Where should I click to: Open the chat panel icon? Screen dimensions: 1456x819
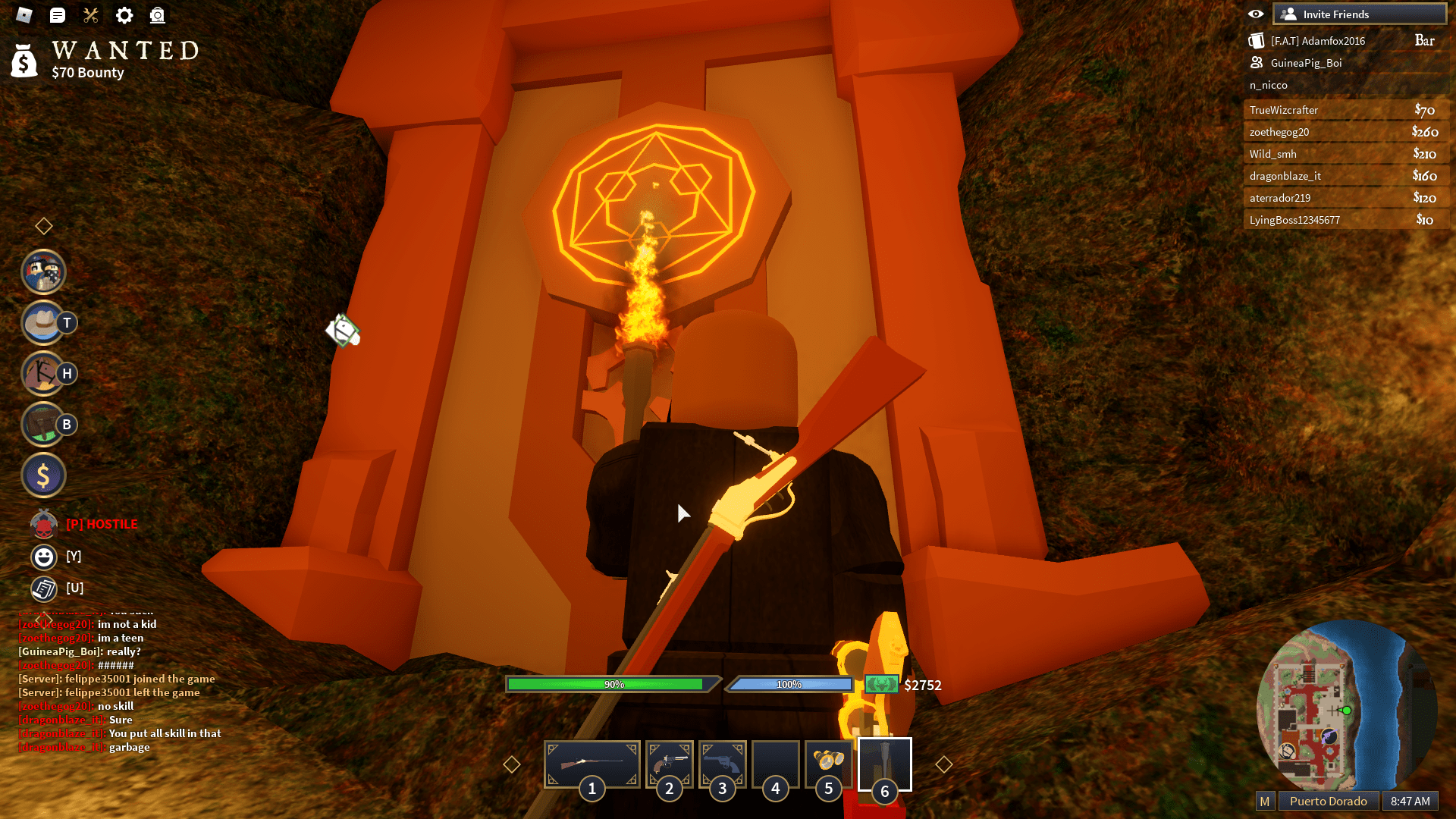(x=58, y=15)
